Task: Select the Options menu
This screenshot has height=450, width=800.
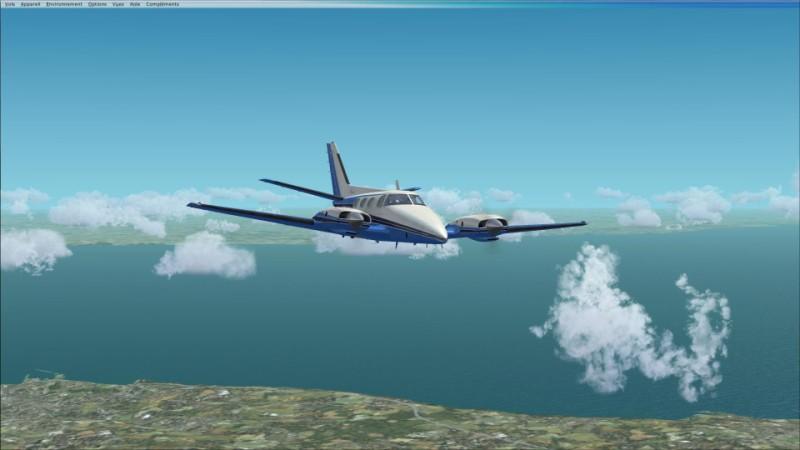Action: [x=97, y=4]
